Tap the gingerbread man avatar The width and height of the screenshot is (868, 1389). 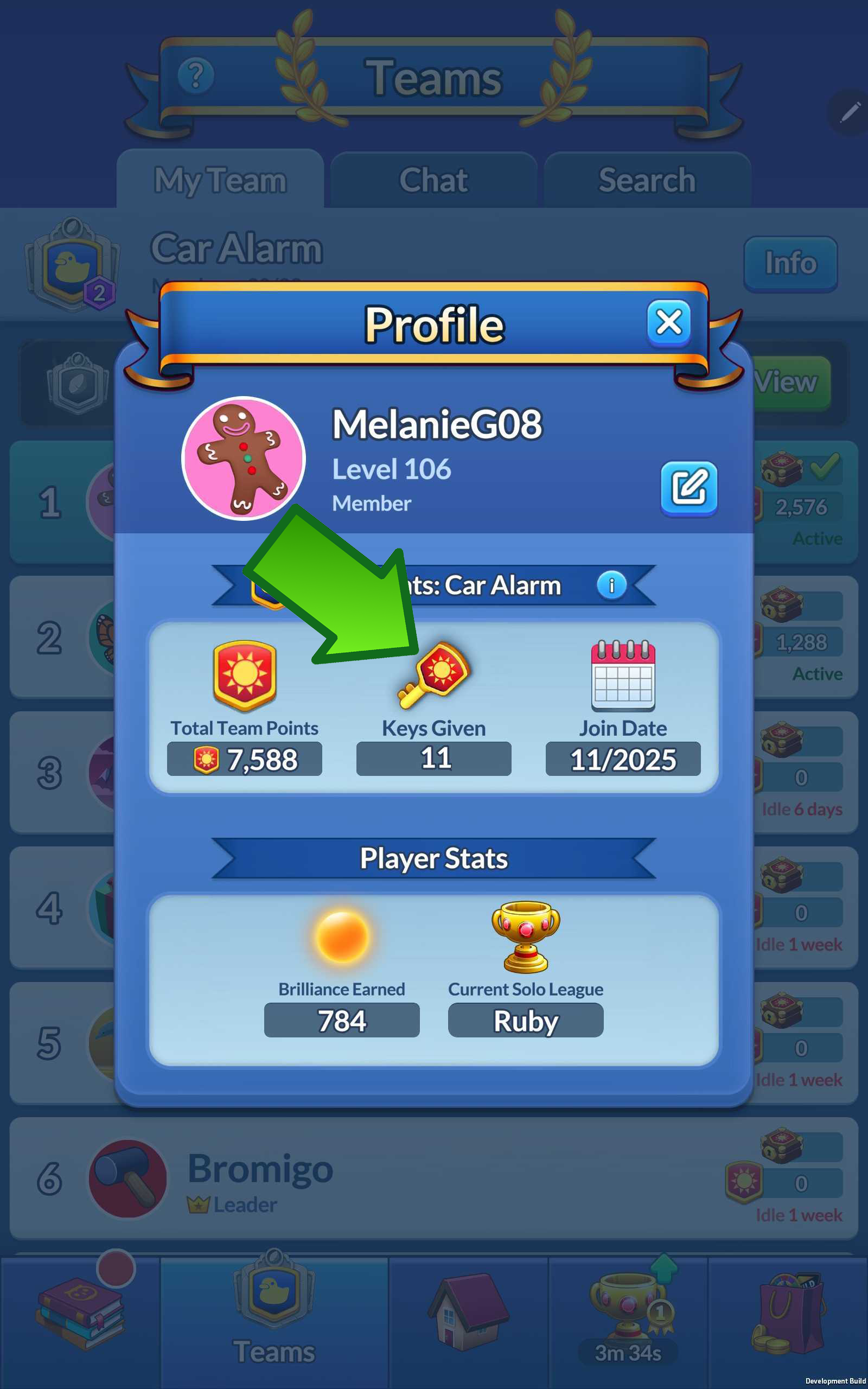(x=244, y=458)
